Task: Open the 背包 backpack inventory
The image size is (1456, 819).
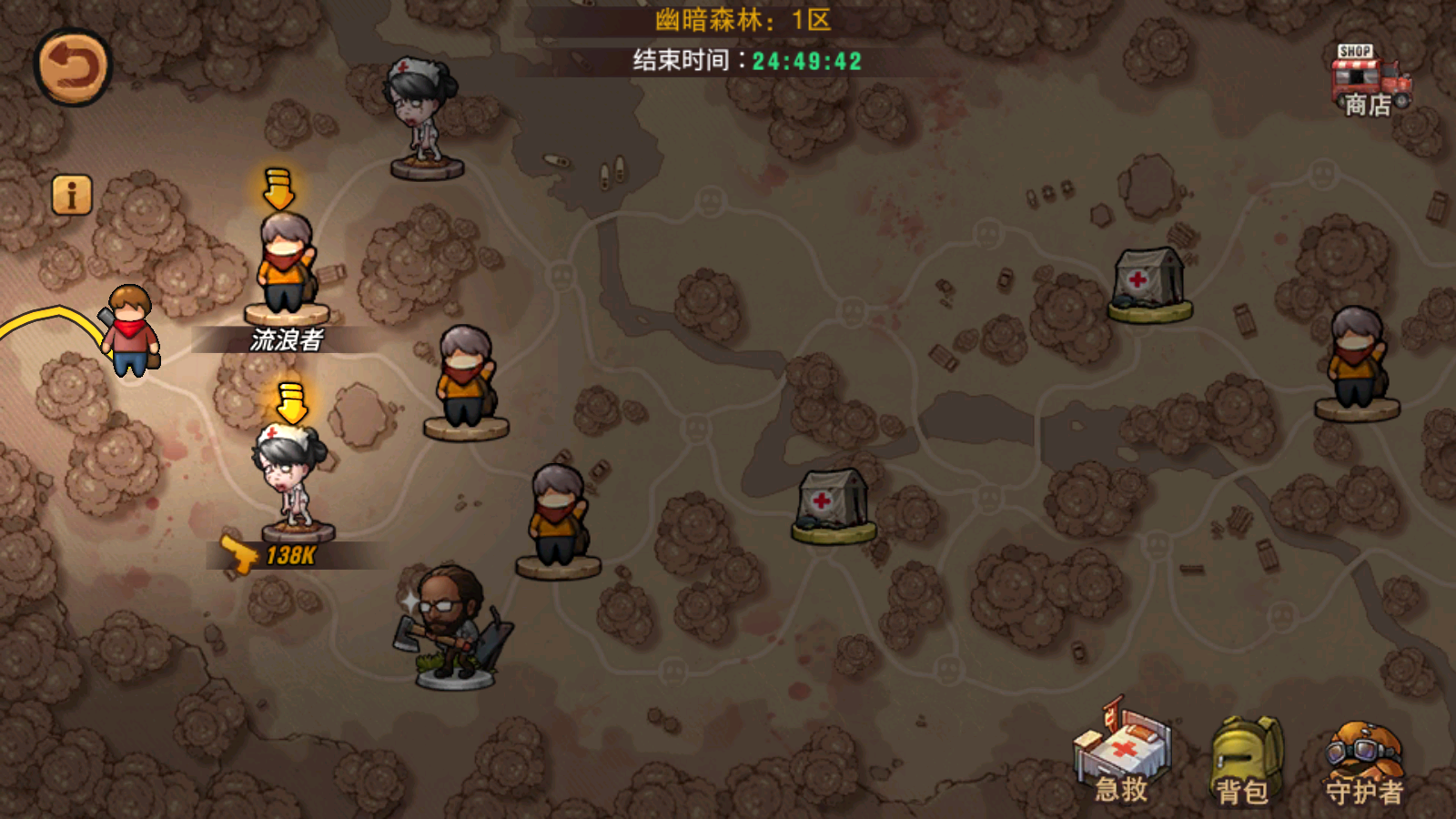Action: click(1244, 760)
